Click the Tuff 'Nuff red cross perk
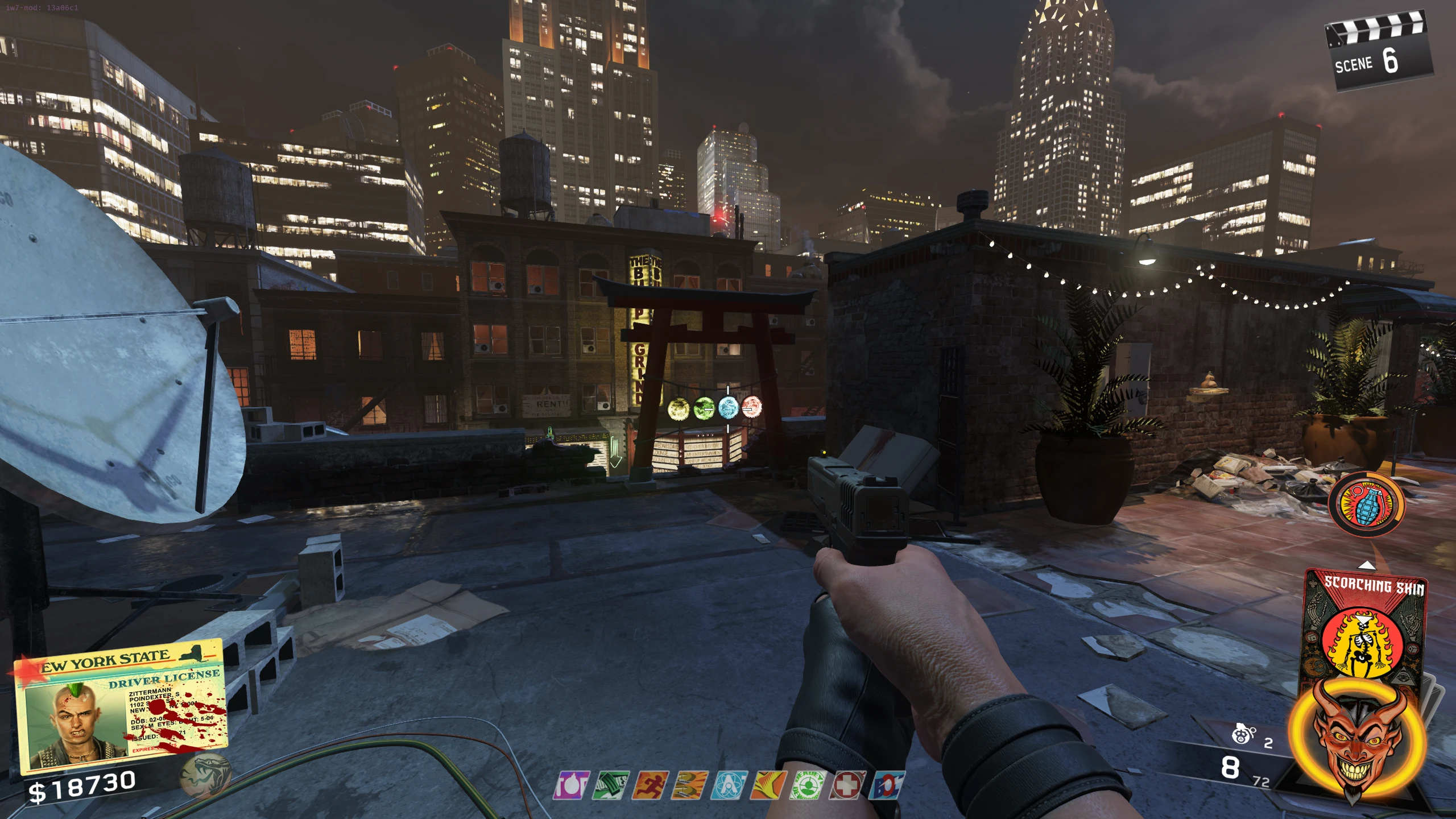 (847, 785)
